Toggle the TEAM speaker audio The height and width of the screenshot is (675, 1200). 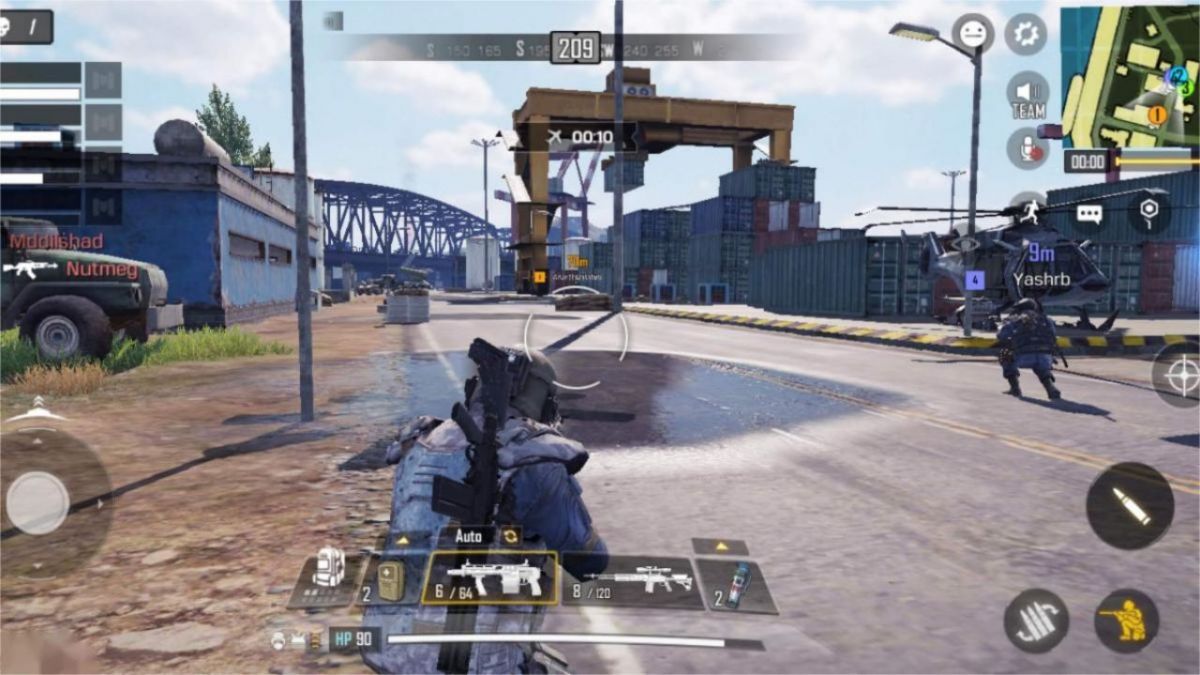pos(1028,95)
